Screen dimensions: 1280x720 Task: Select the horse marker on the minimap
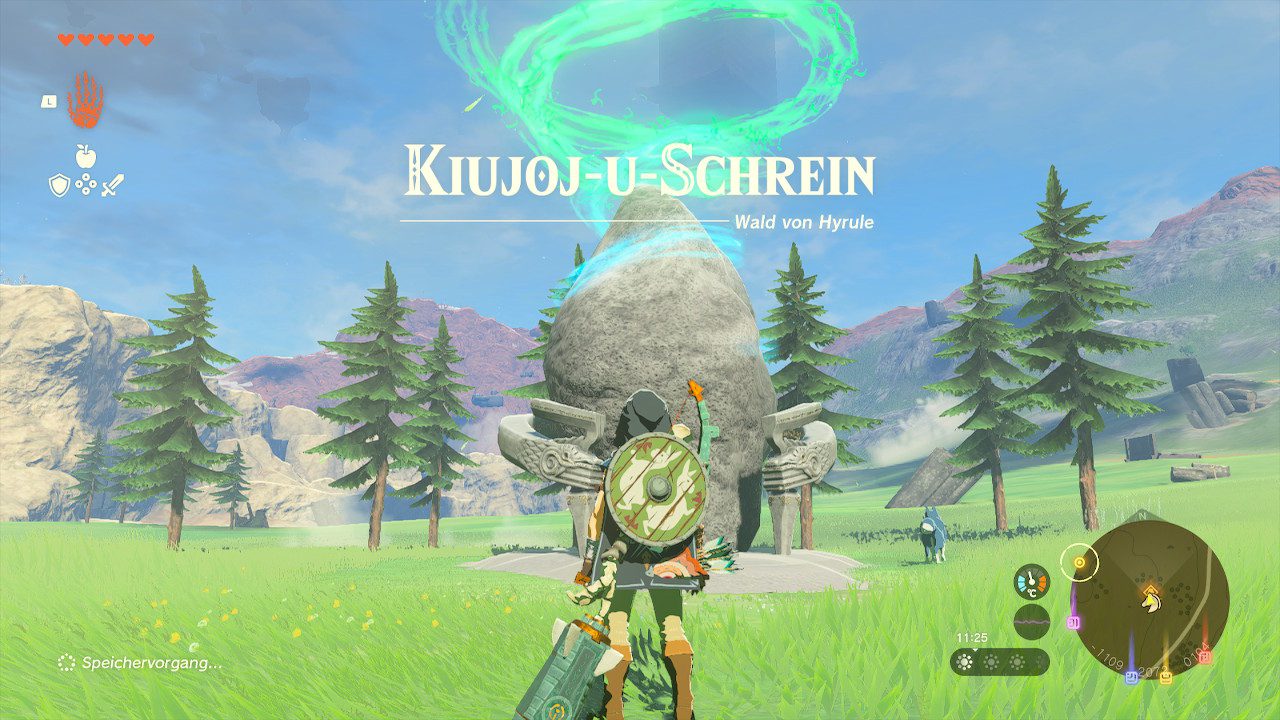[x=1150, y=603]
